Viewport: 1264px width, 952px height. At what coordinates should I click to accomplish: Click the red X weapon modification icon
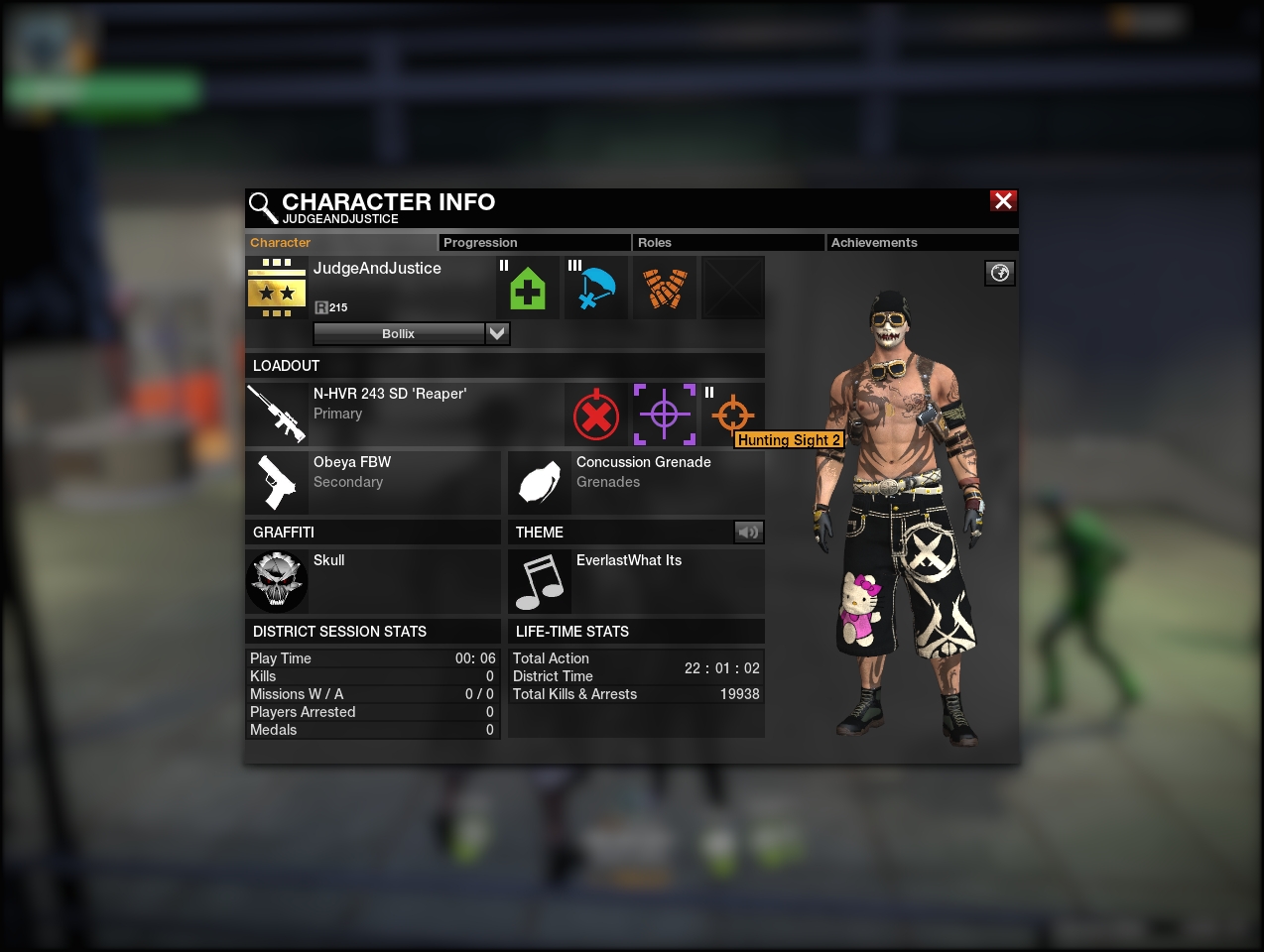coord(596,416)
